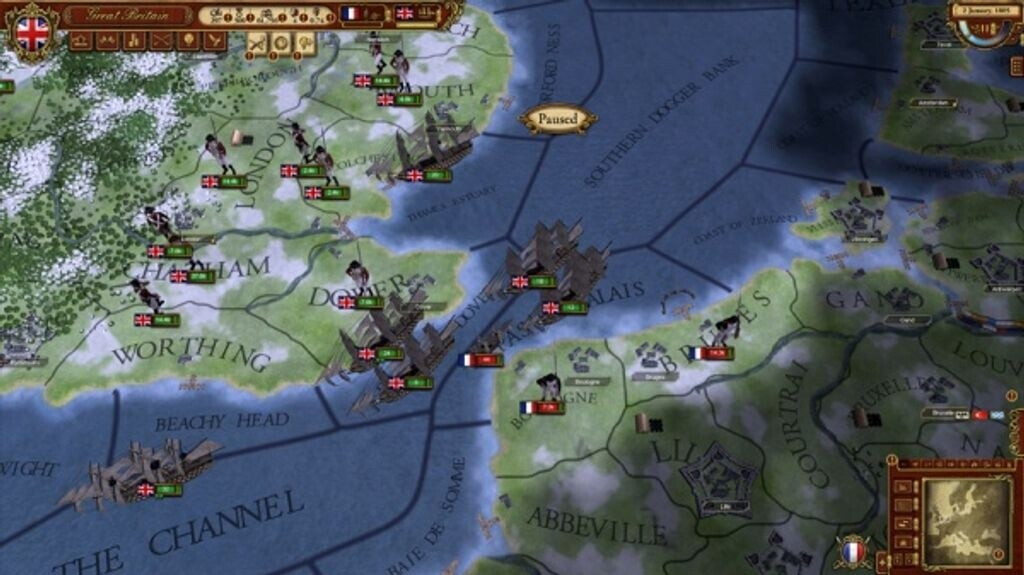Select the French army counter in Bruges

(x=711, y=353)
